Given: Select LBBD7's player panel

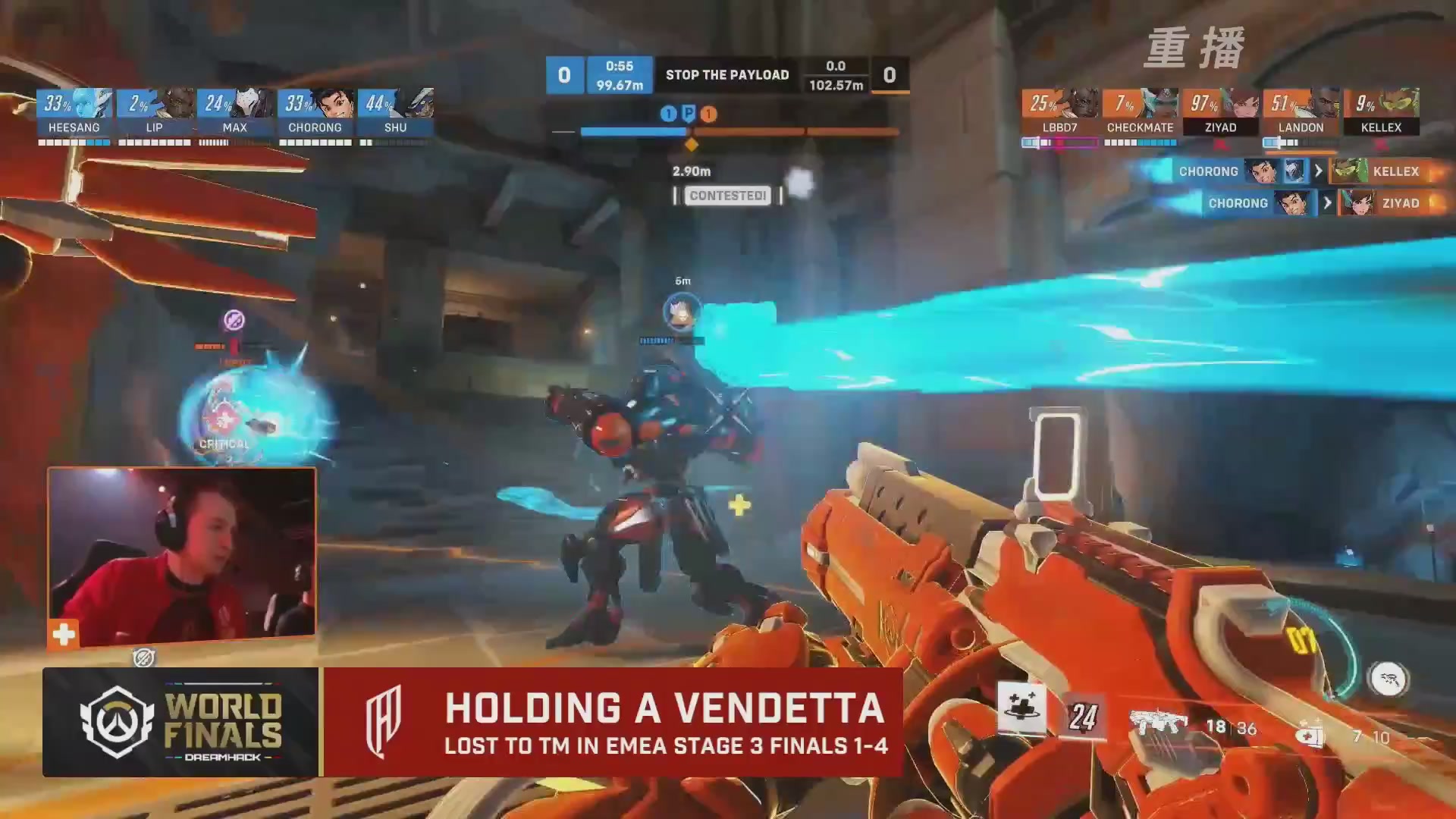Looking at the screenshot, I should tap(1060, 112).
